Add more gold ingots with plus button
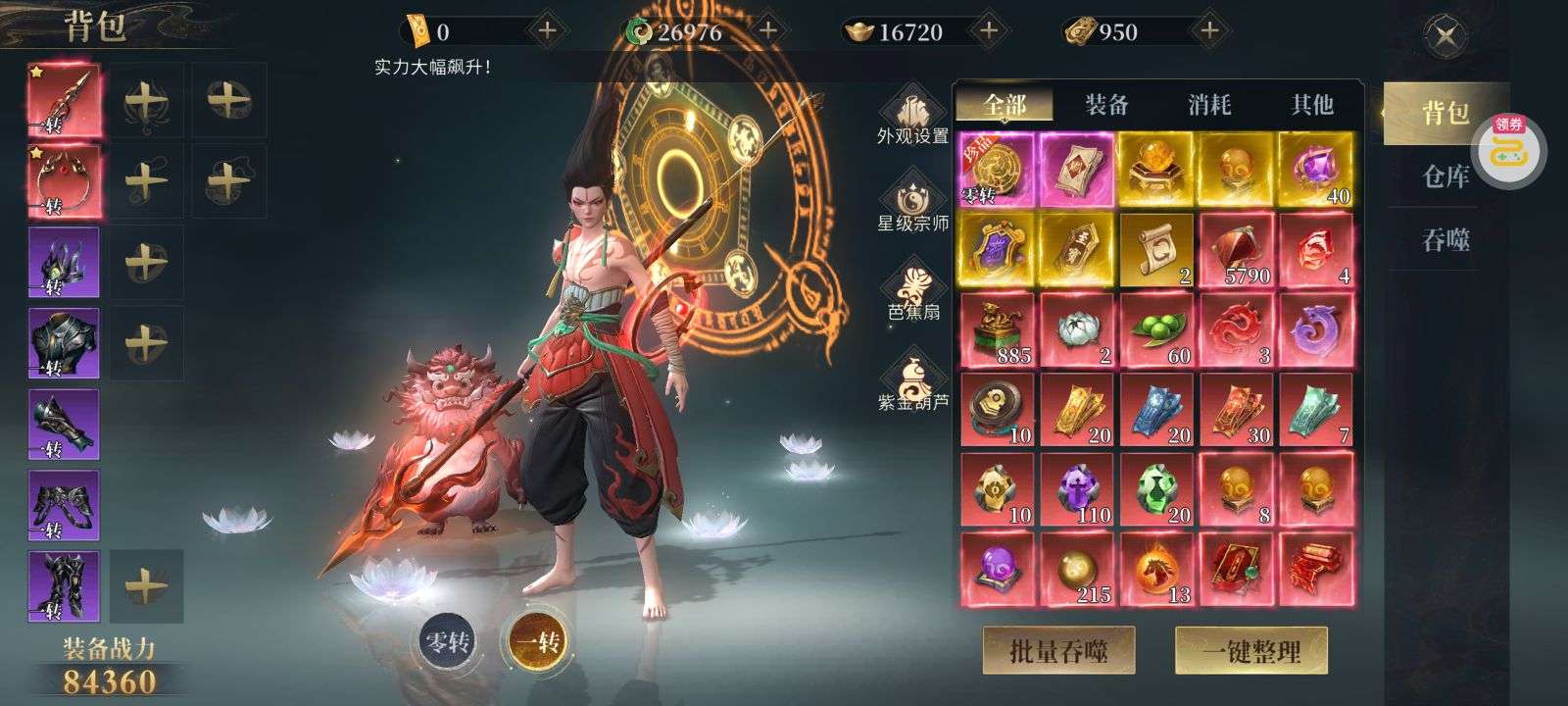The width and height of the screenshot is (1568, 706). (989, 31)
